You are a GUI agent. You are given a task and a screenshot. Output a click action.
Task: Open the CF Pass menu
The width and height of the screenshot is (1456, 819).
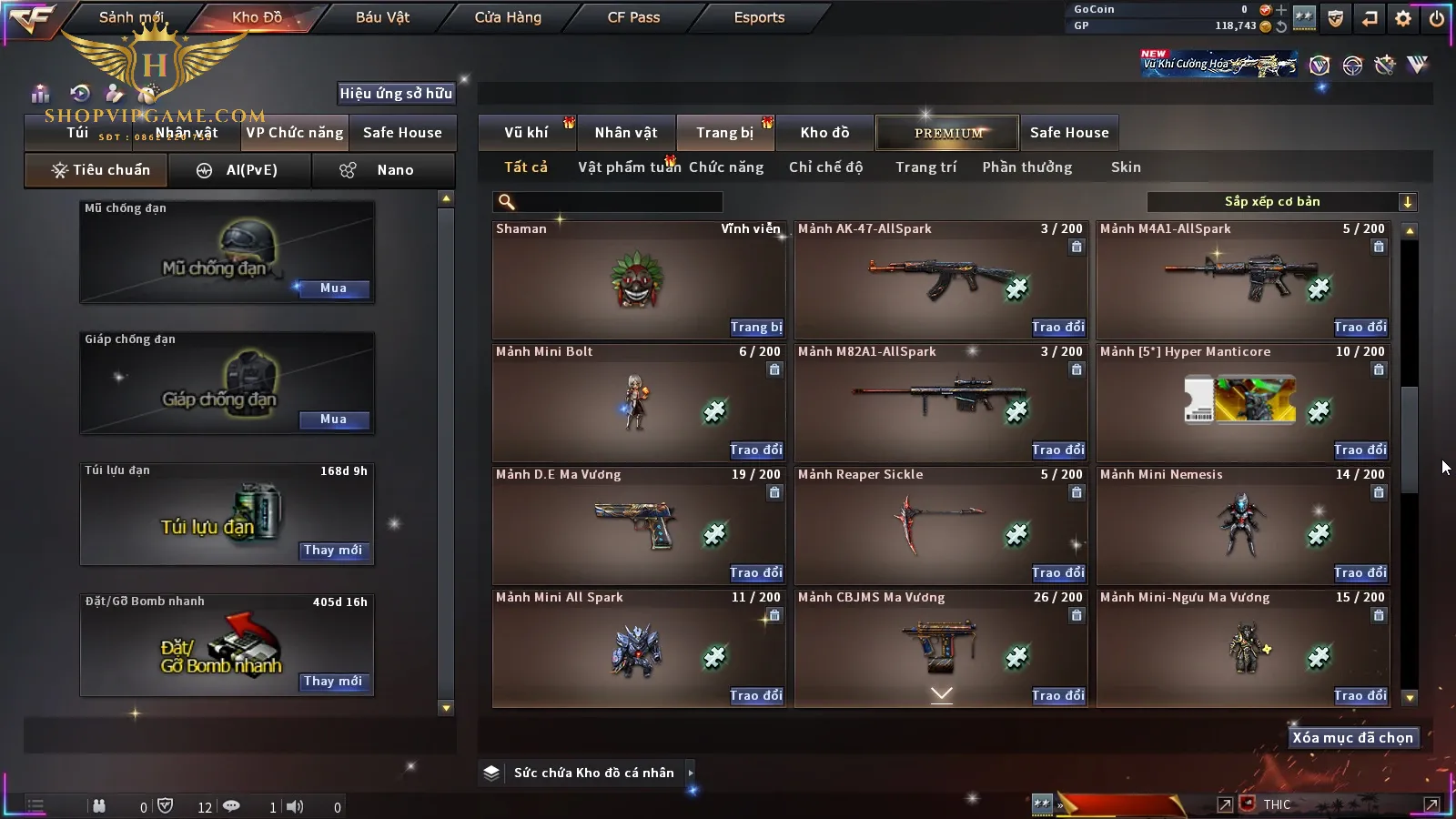[633, 17]
